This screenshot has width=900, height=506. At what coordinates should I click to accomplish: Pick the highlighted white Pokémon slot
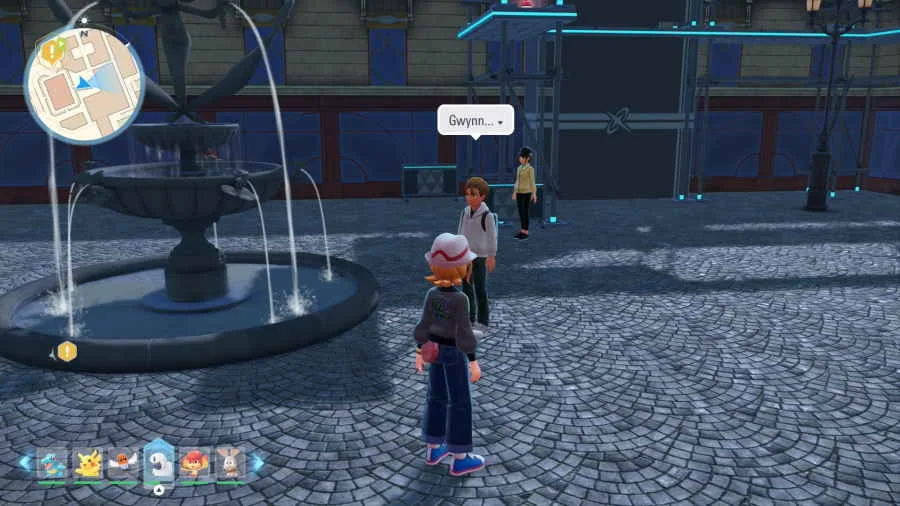[158, 462]
